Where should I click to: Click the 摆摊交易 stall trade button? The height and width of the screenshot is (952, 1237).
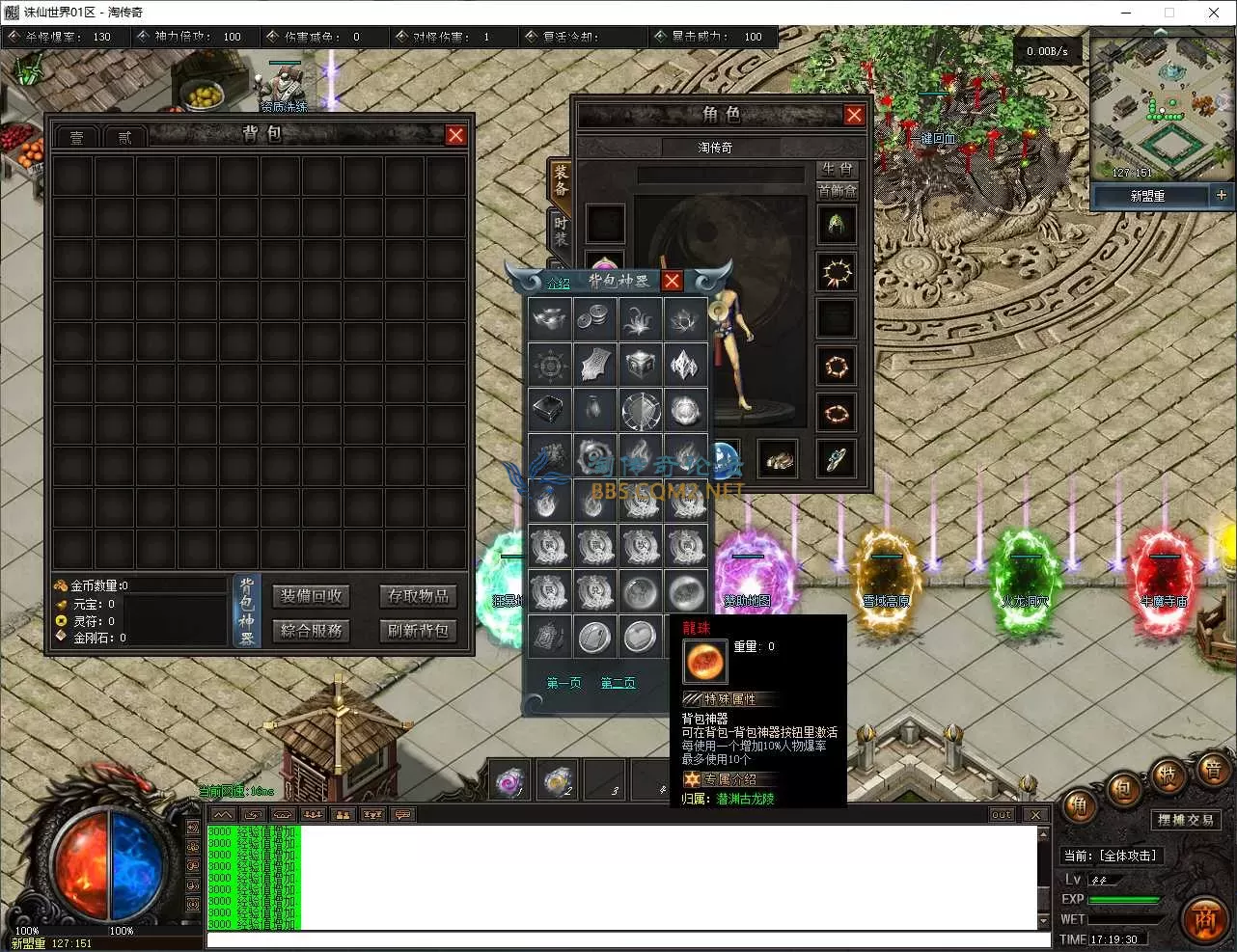[x=1186, y=820]
